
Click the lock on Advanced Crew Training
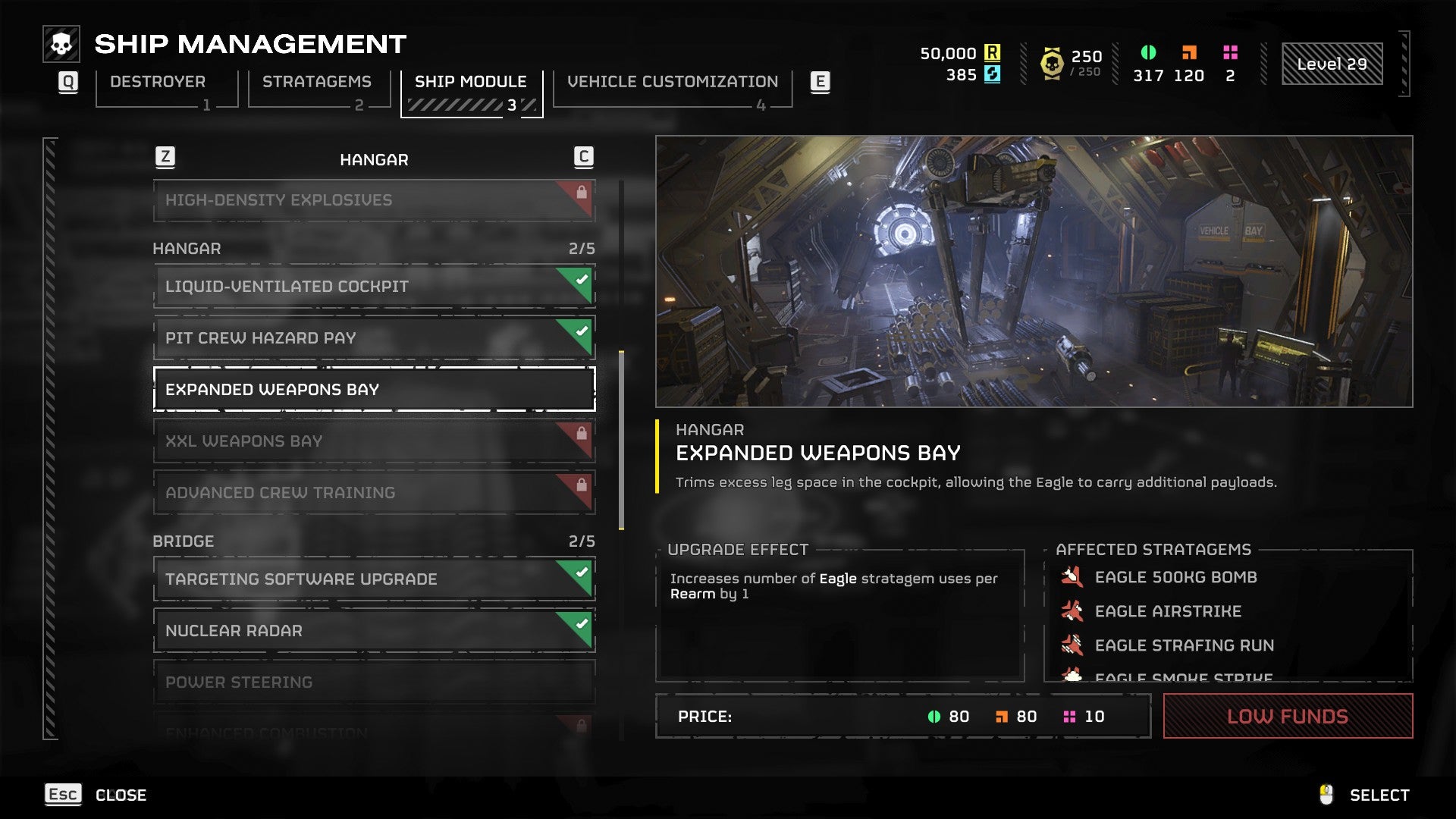pos(580,485)
